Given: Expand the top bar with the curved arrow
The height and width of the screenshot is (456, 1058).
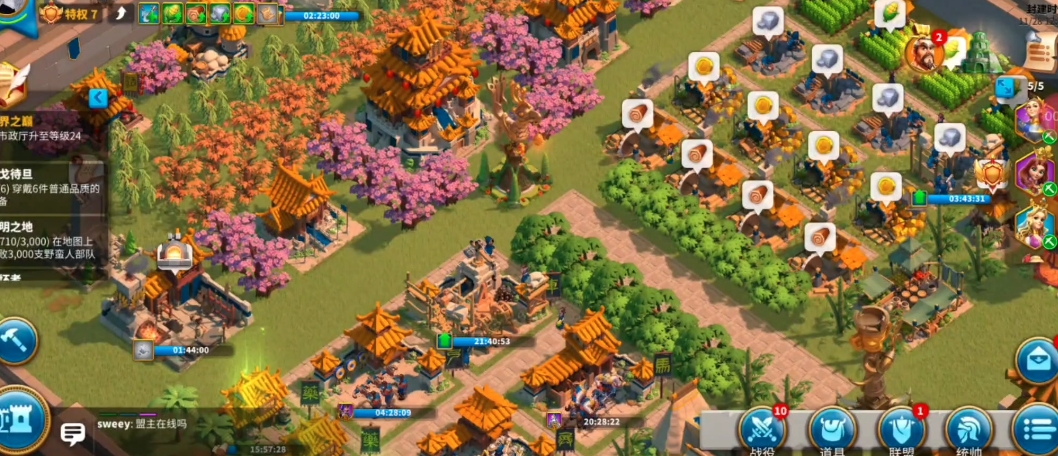Looking at the screenshot, I should (121, 13).
